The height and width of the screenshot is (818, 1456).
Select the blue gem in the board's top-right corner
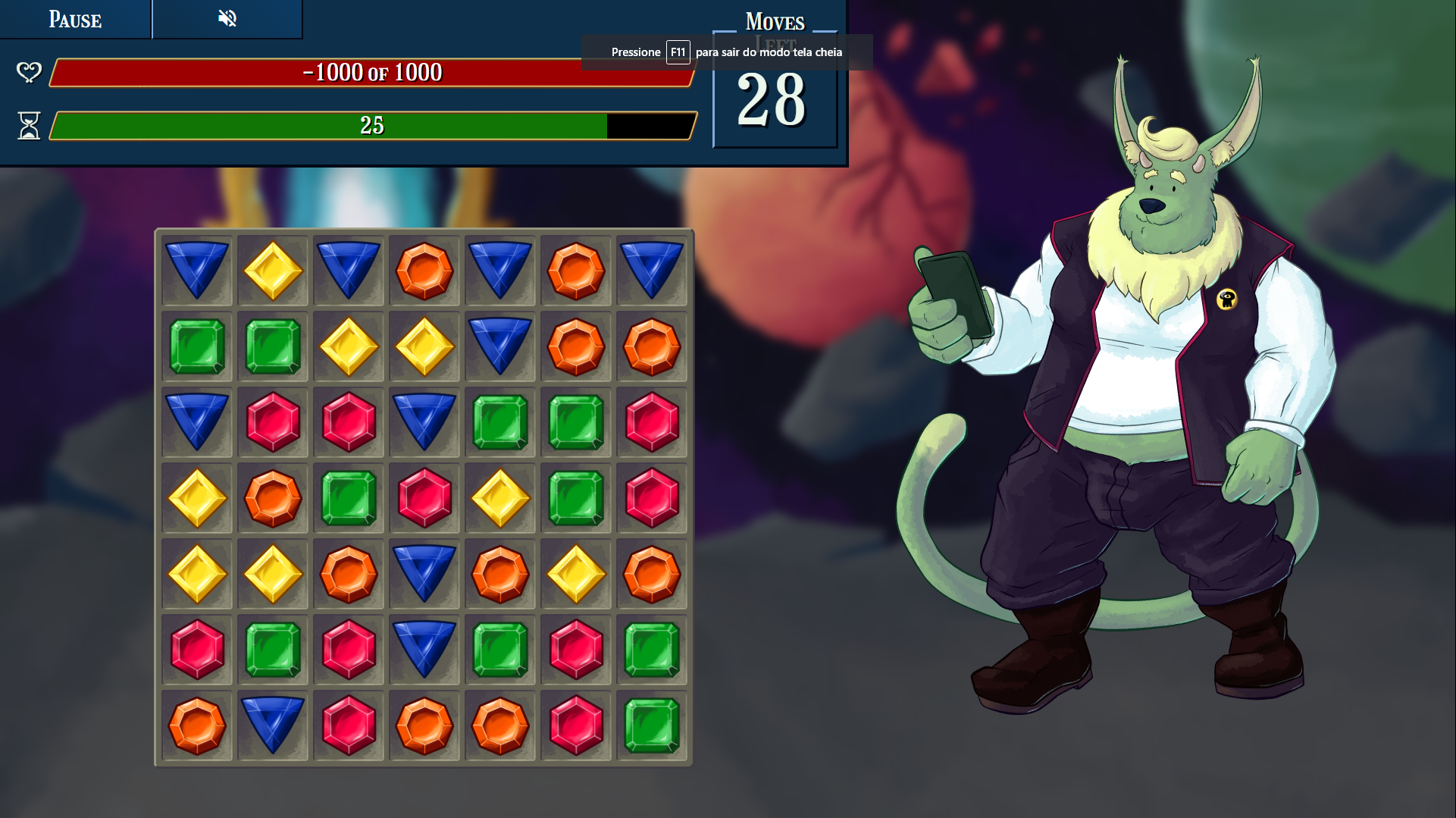coord(652,269)
